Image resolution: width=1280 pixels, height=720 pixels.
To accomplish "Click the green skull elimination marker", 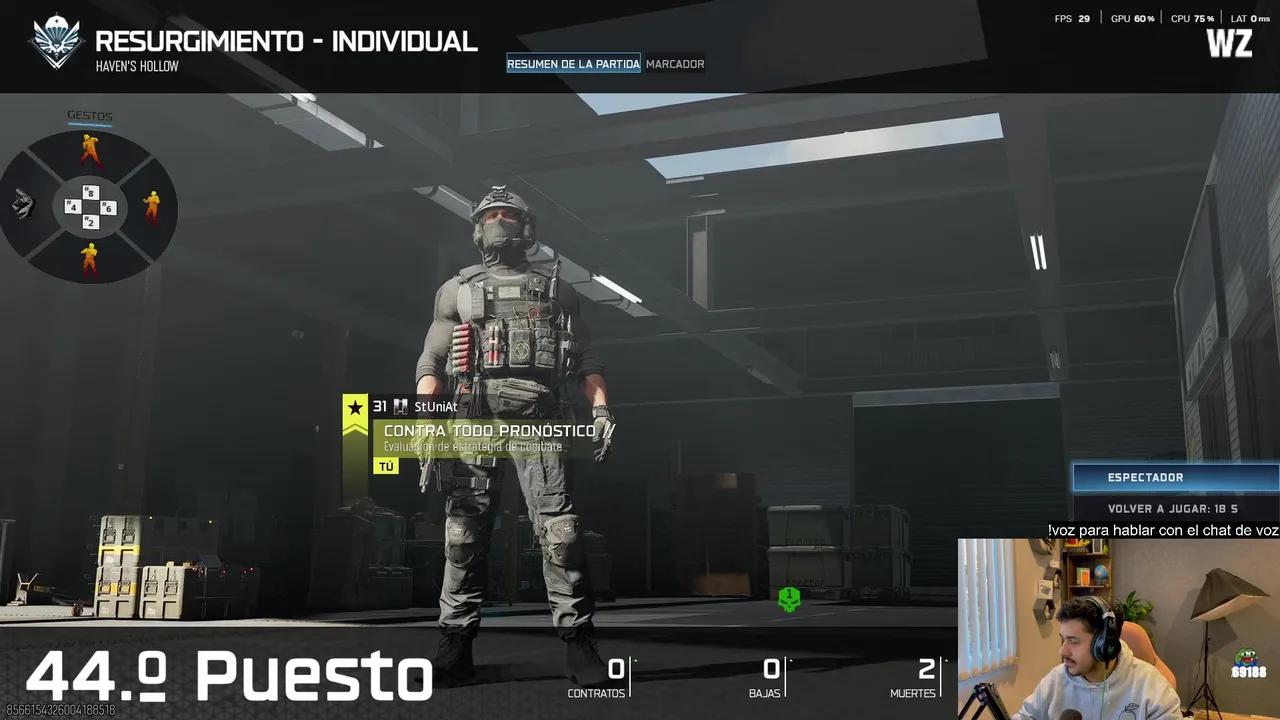I will click(x=789, y=600).
